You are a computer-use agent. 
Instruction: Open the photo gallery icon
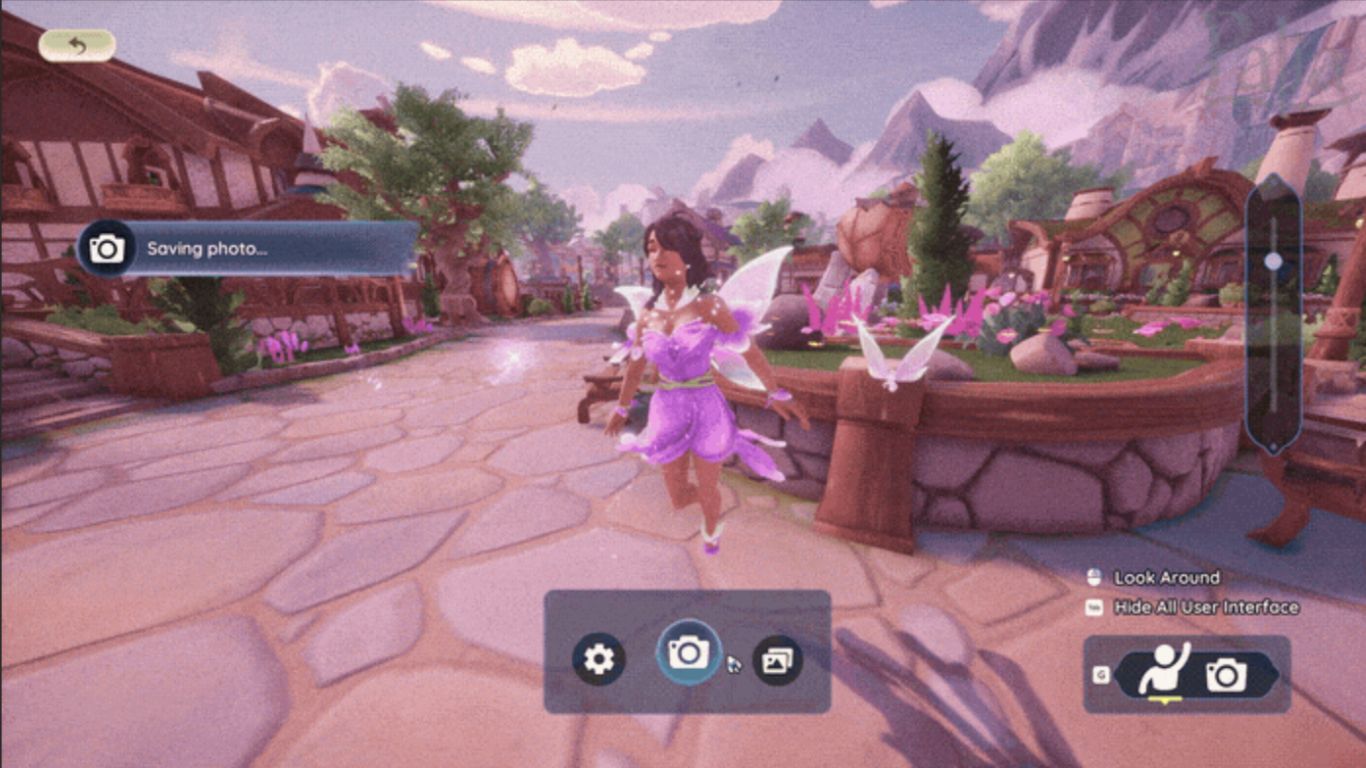tap(777, 659)
